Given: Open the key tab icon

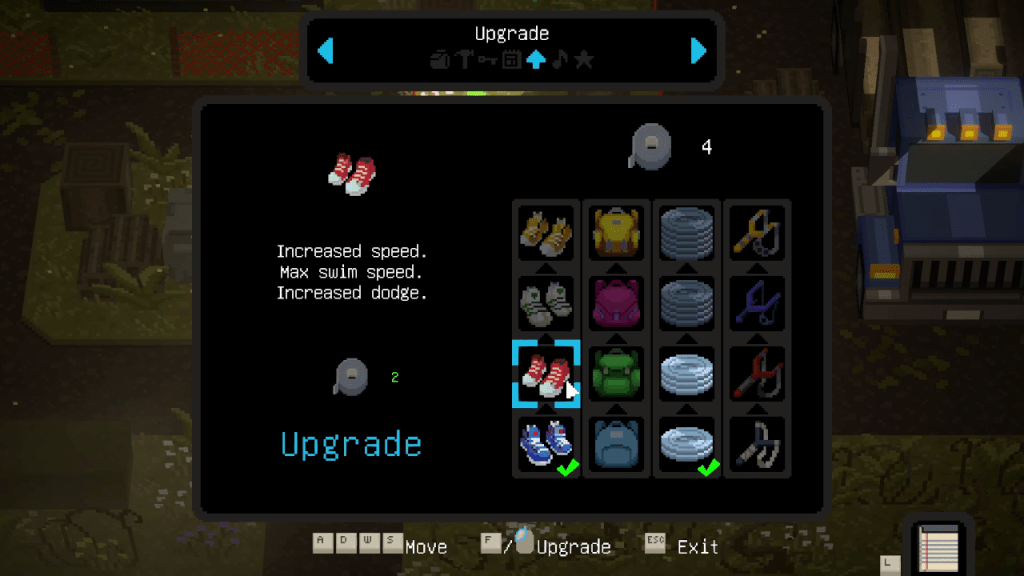Looking at the screenshot, I should [488, 60].
